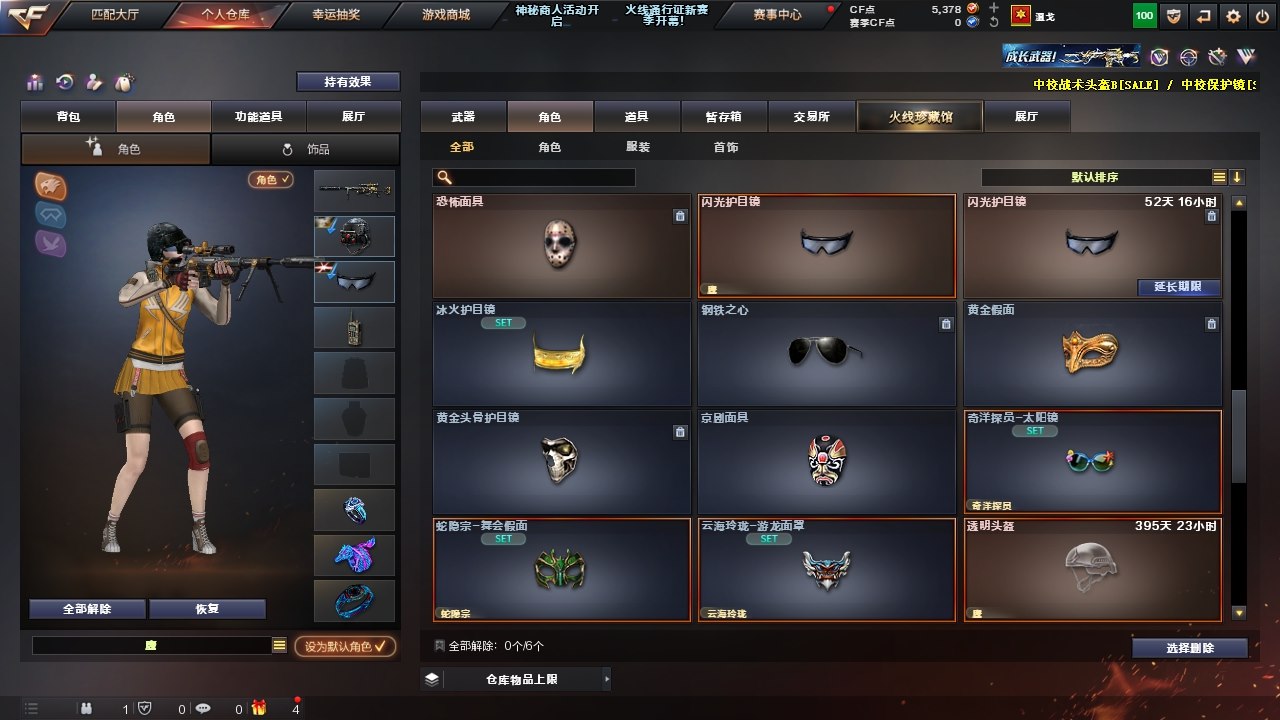Go to 幸运抽奖 lucky draw

tap(336, 15)
